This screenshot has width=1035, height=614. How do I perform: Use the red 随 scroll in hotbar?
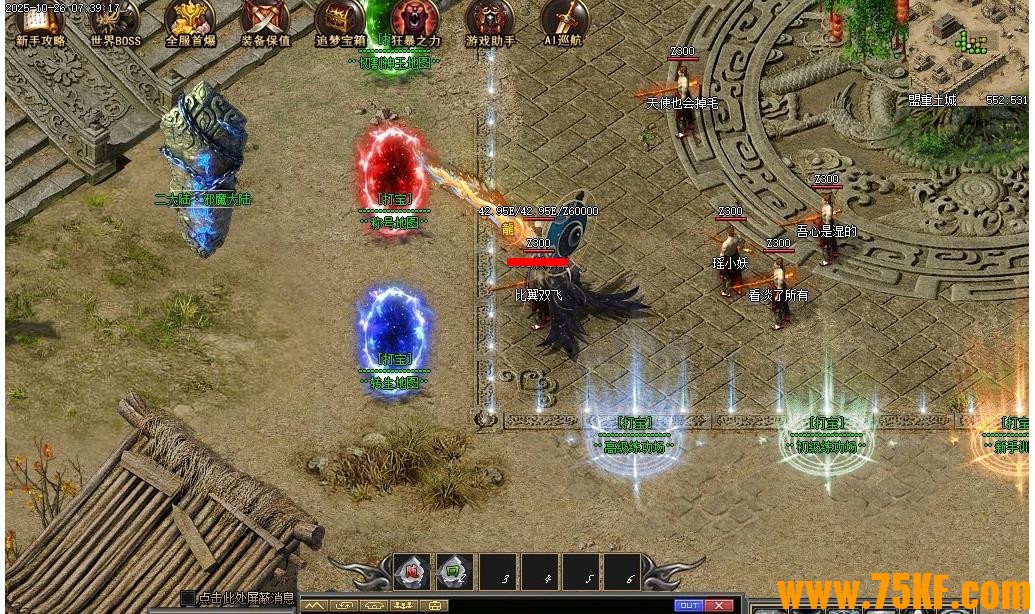[411, 571]
